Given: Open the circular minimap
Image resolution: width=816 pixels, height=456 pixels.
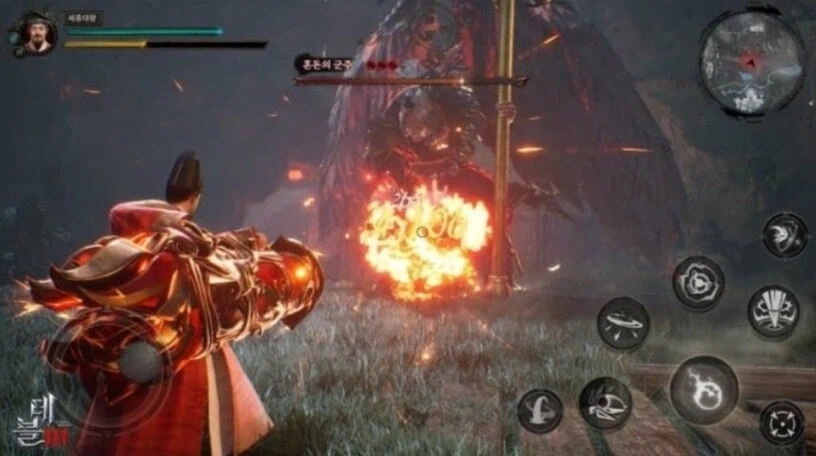Looking at the screenshot, I should [x=752, y=63].
